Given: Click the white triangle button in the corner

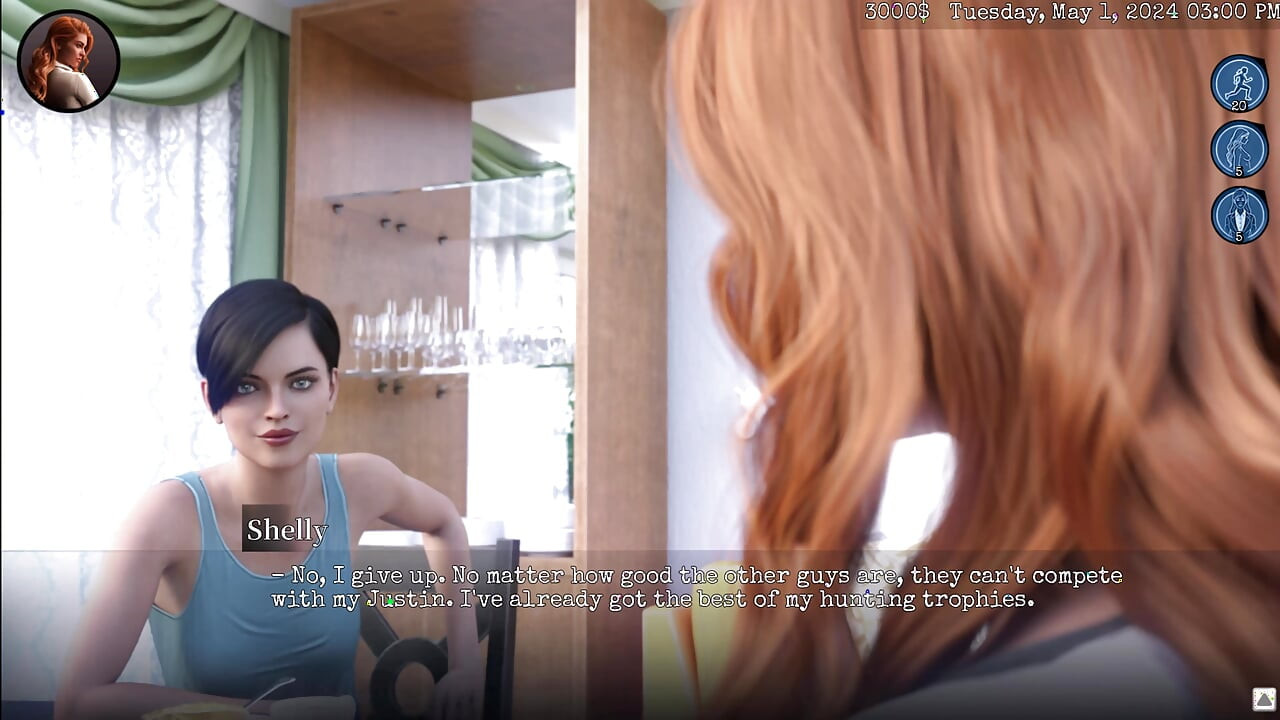Looking at the screenshot, I should (x=1263, y=699).
